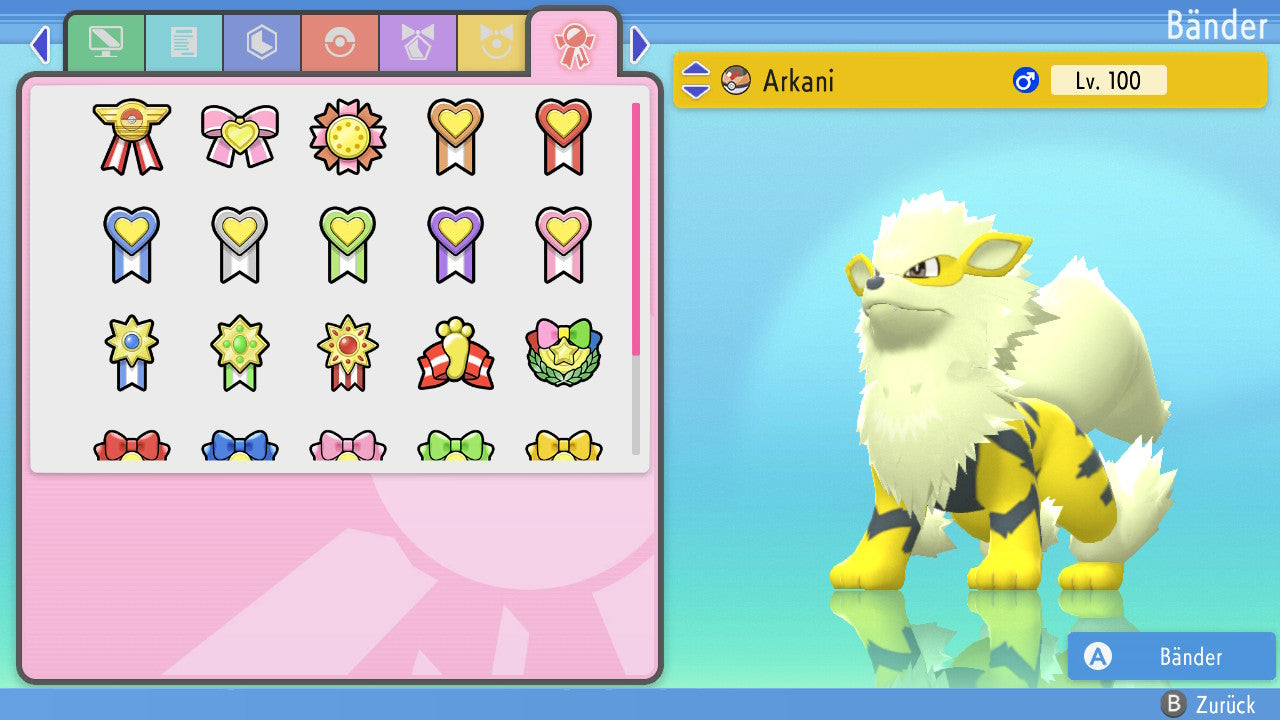Select the gold winged Champion ribbon
Screen dimensions: 1280x720
[132, 136]
